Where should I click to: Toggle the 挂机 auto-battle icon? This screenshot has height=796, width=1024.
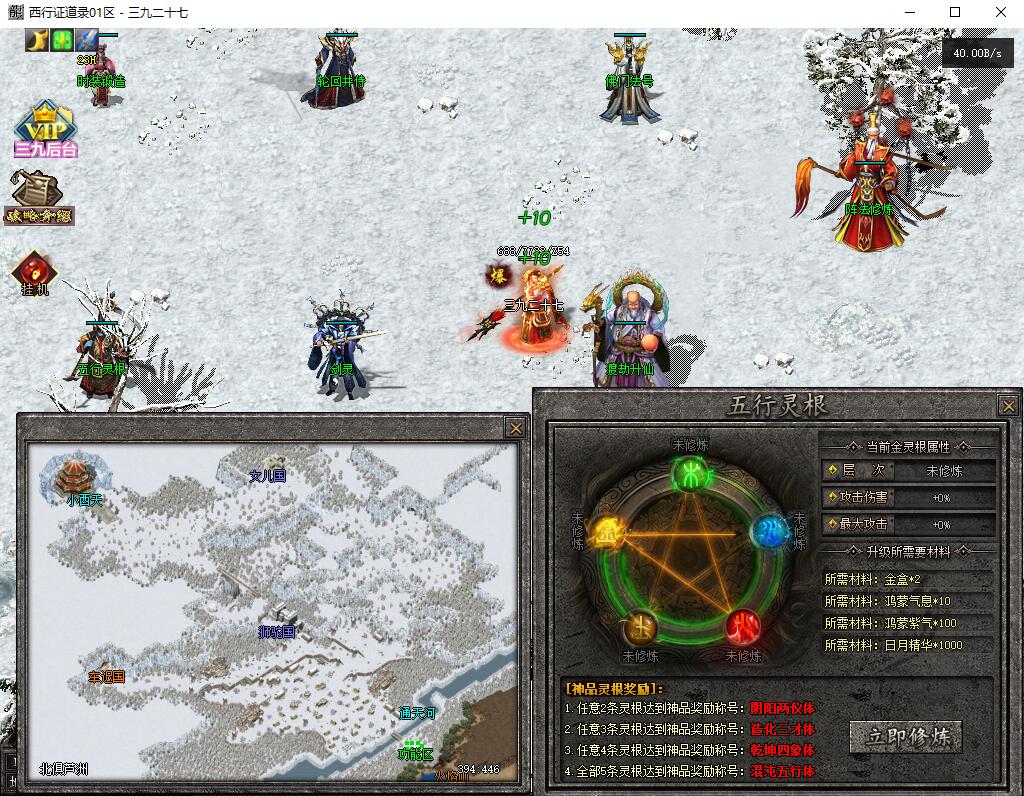[x=34, y=272]
